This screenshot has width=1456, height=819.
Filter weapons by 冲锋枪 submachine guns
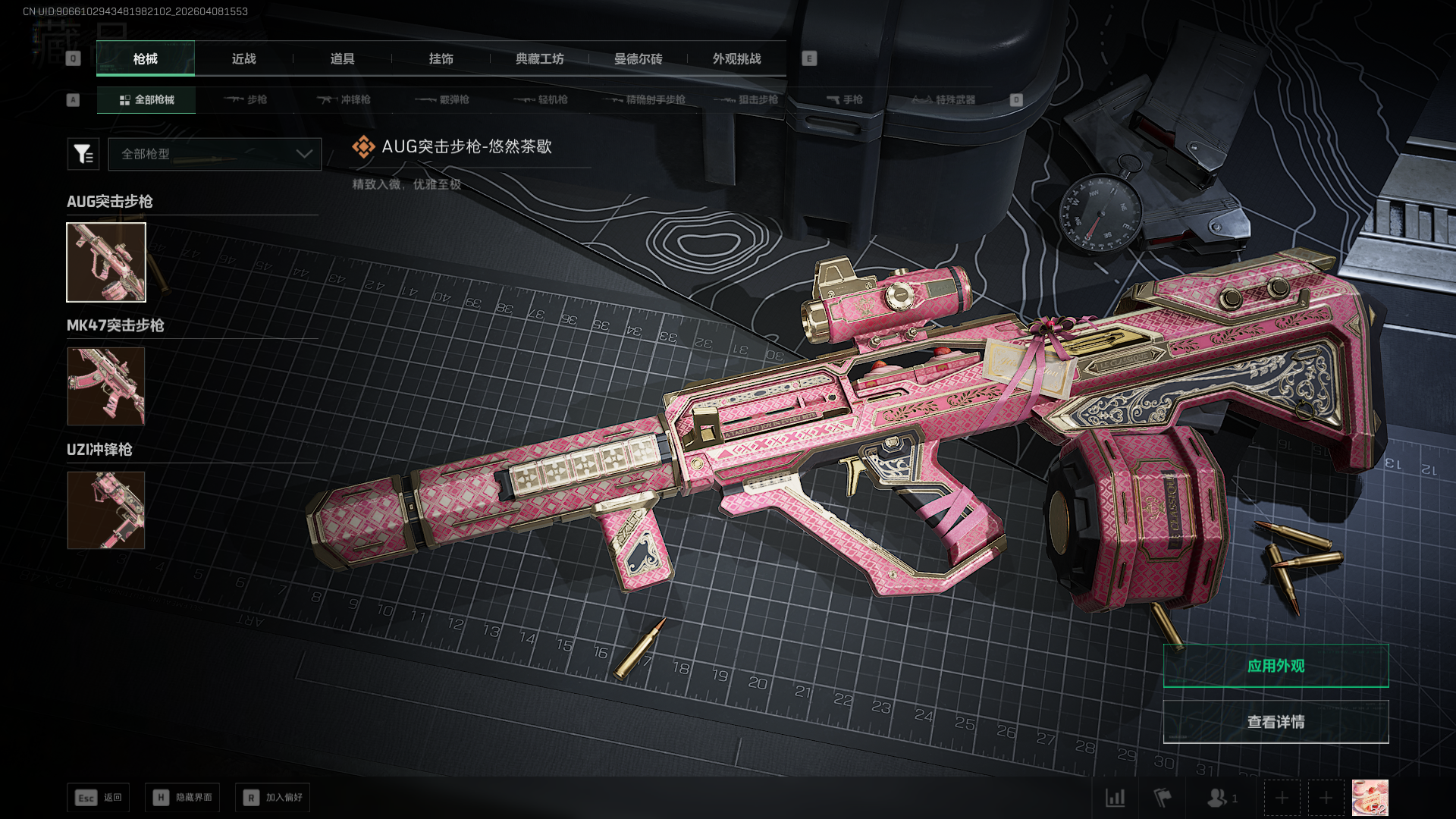tap(344, 99)
